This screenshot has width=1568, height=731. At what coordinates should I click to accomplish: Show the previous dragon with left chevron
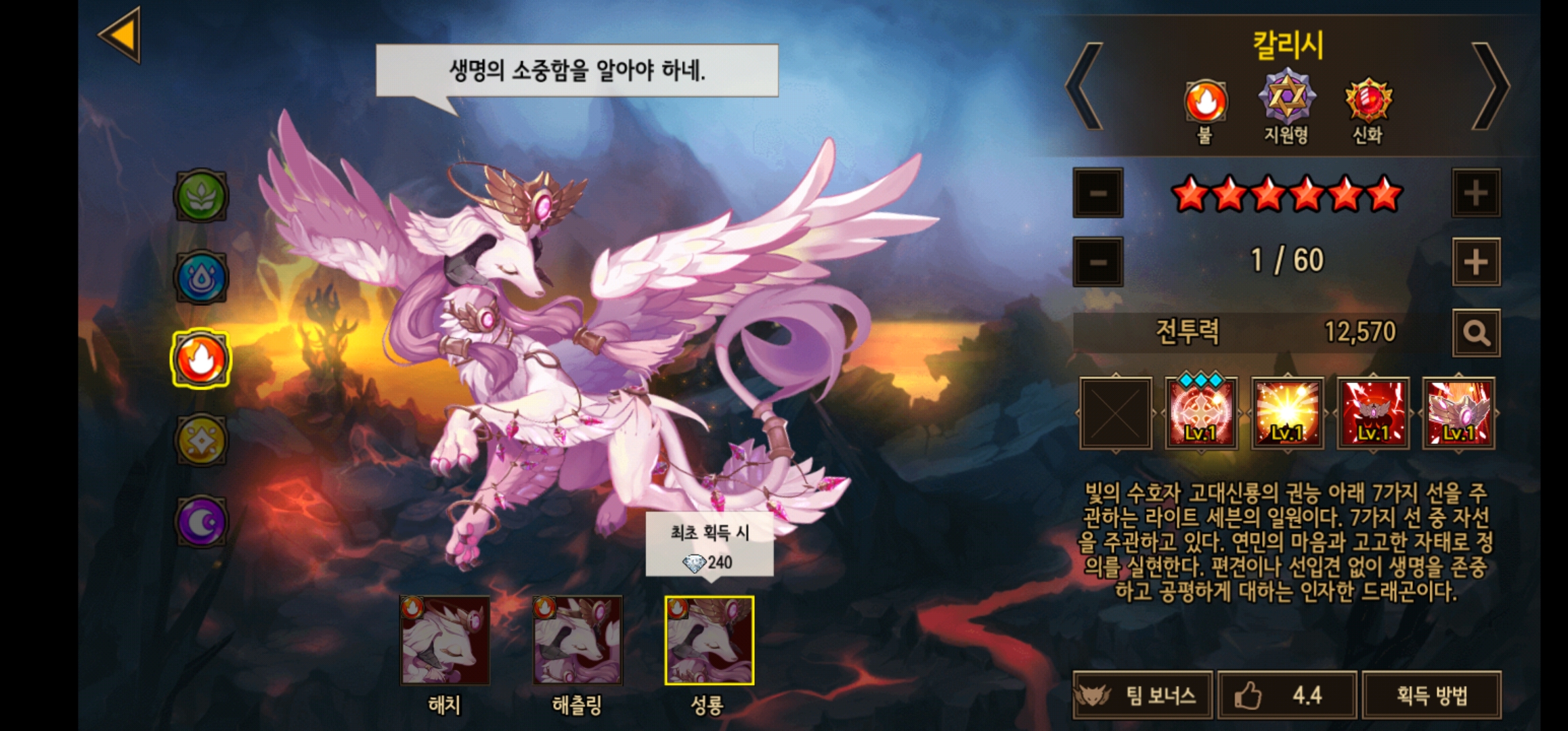(1085, 87)
